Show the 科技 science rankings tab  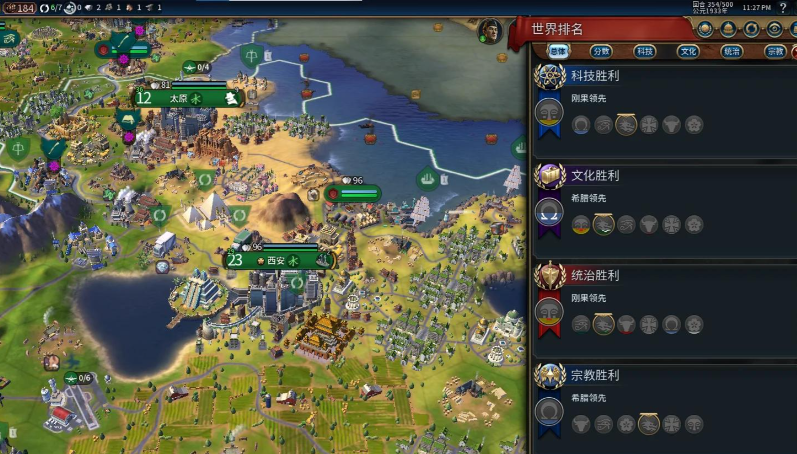point(645,51)
